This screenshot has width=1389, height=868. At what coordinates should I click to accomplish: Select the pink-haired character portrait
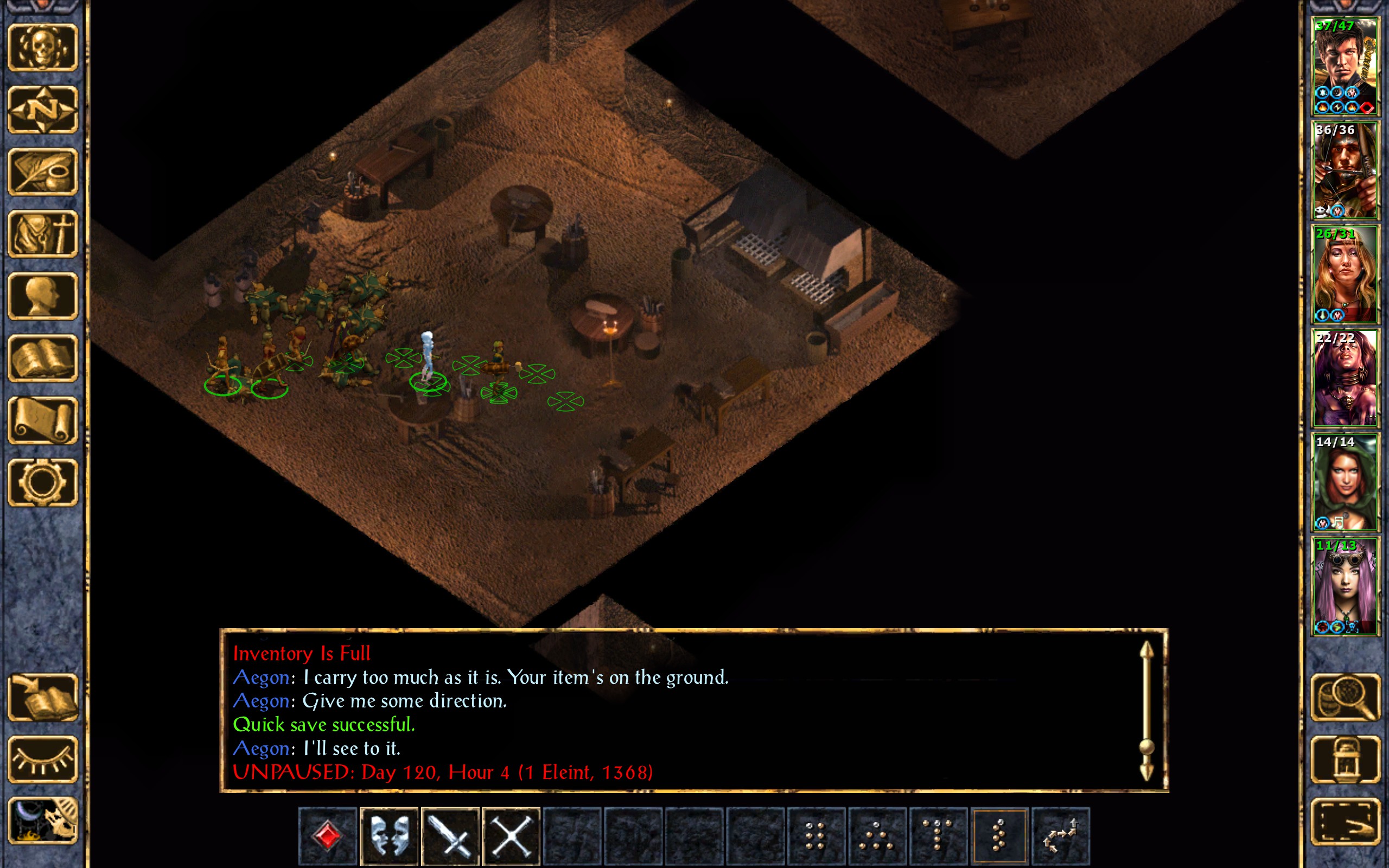tap(1345, 586)
